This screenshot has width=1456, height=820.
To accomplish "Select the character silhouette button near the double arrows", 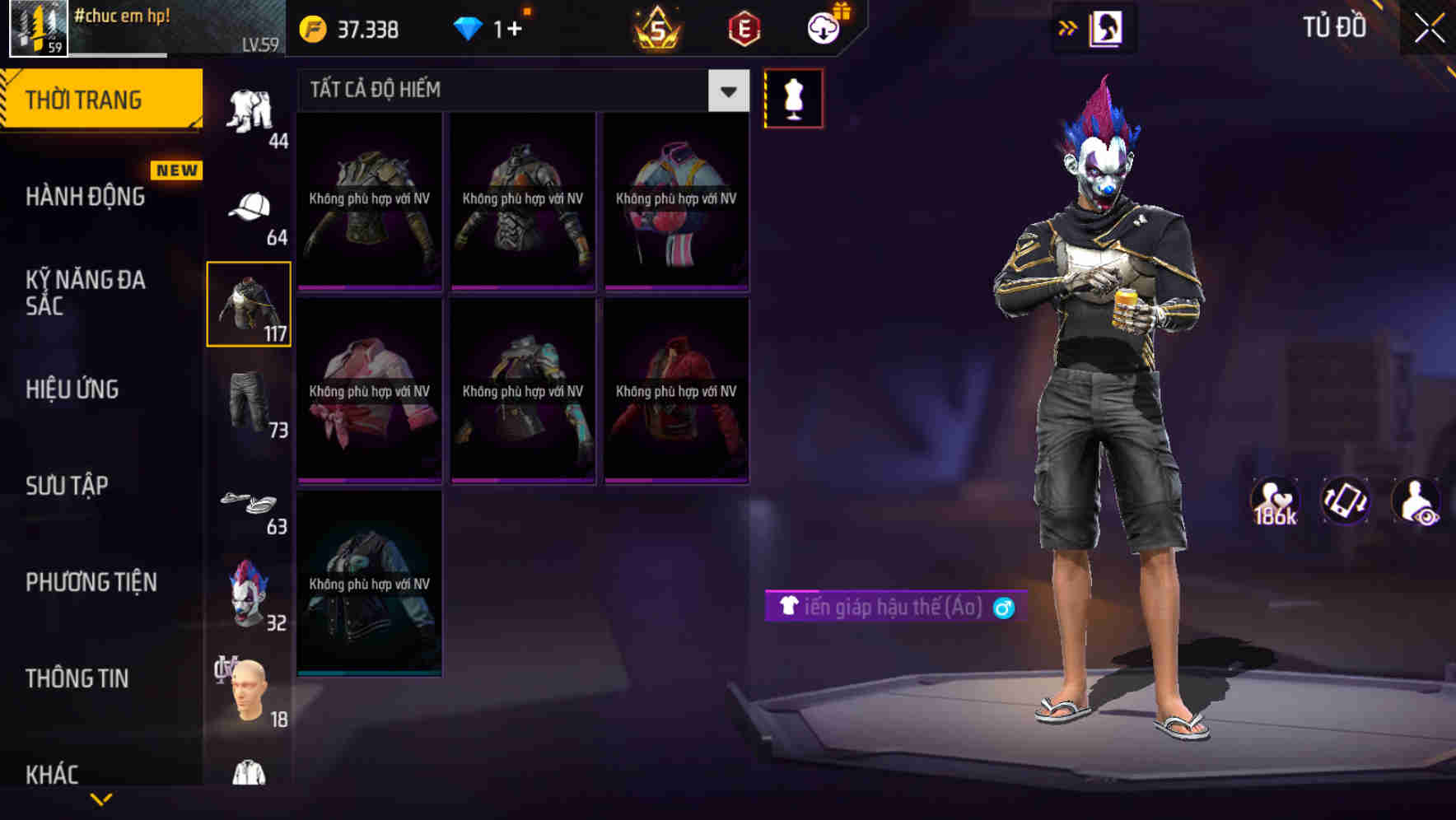I will click(1108, 28).
